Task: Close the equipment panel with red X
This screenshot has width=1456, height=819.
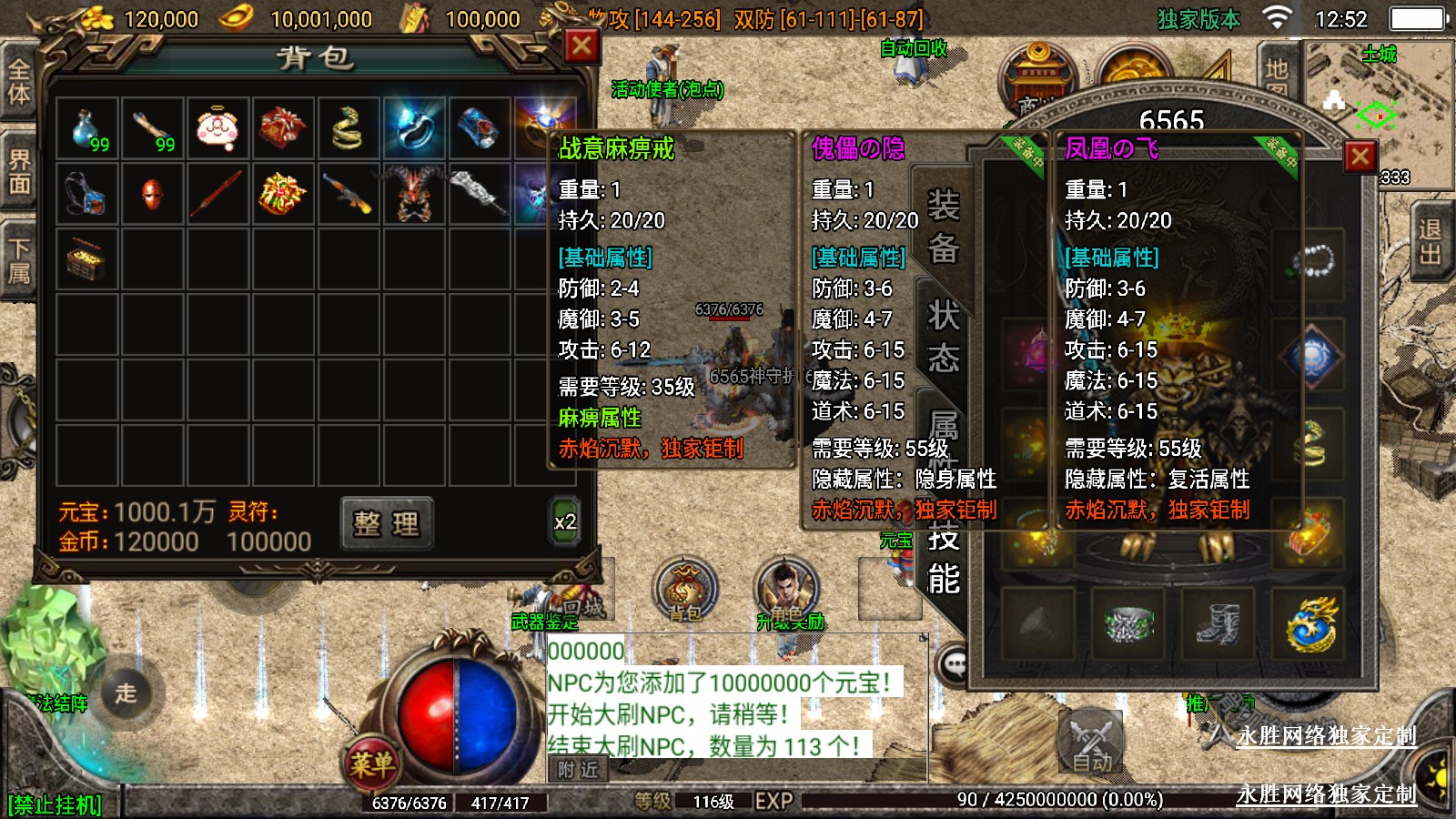Action: click(1360, 157)
